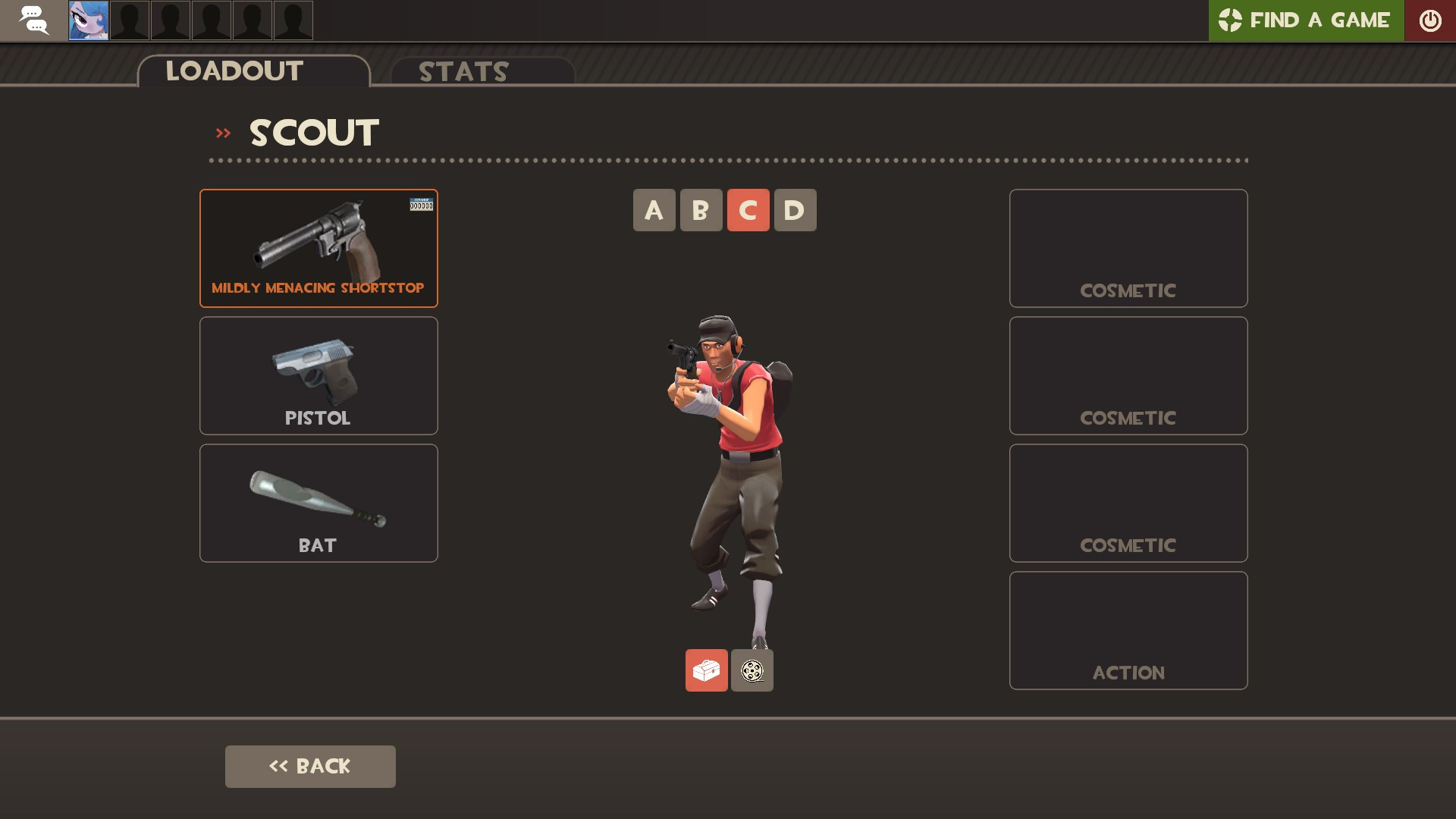Open the chat via speech bubbles icon
The width and height of the screenshot is (1456, 819).
pyautogui.click(x=33, y=20)
